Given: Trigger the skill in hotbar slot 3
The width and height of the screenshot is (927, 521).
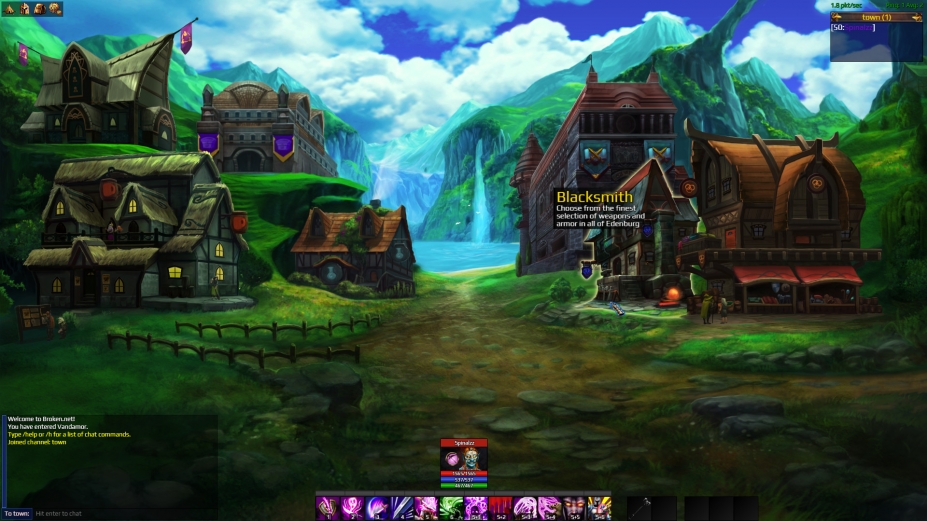Looking at the screenshot, I should (376, 507).
